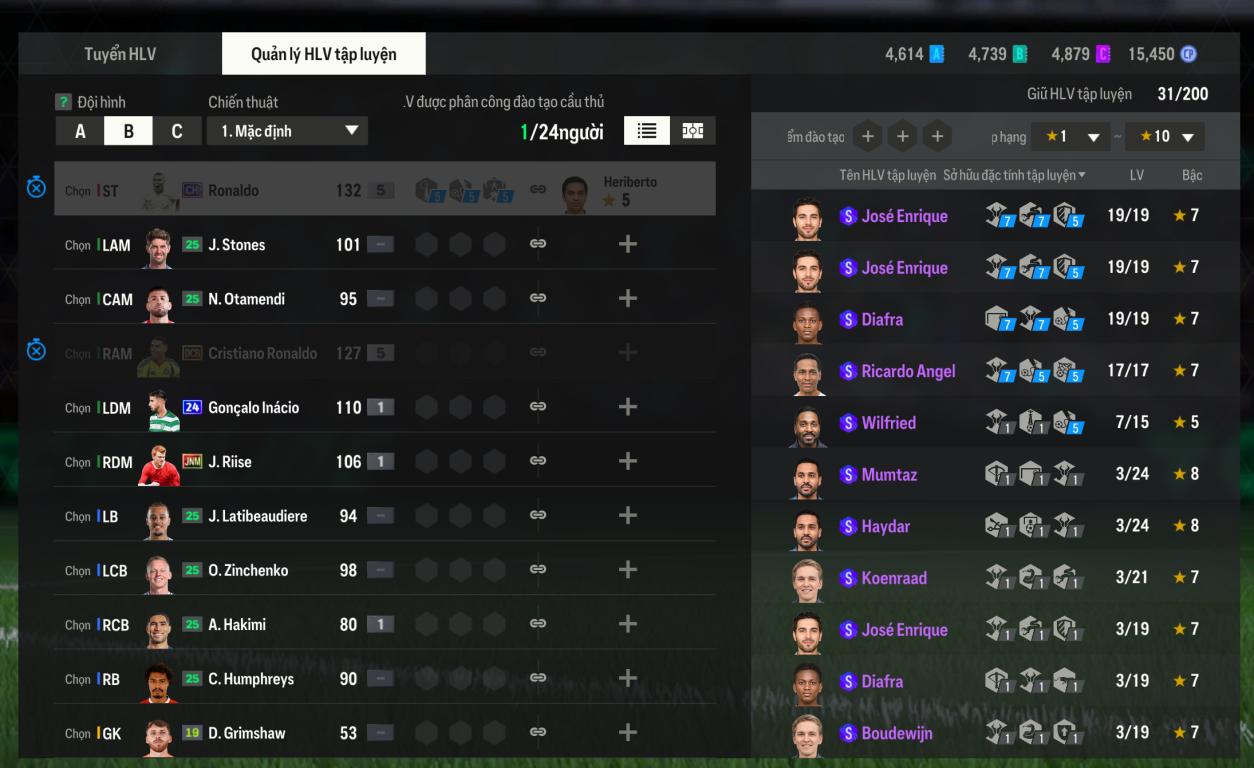Open the Đội hình help question mark
1254x768 pixels.
click(63, 102)
